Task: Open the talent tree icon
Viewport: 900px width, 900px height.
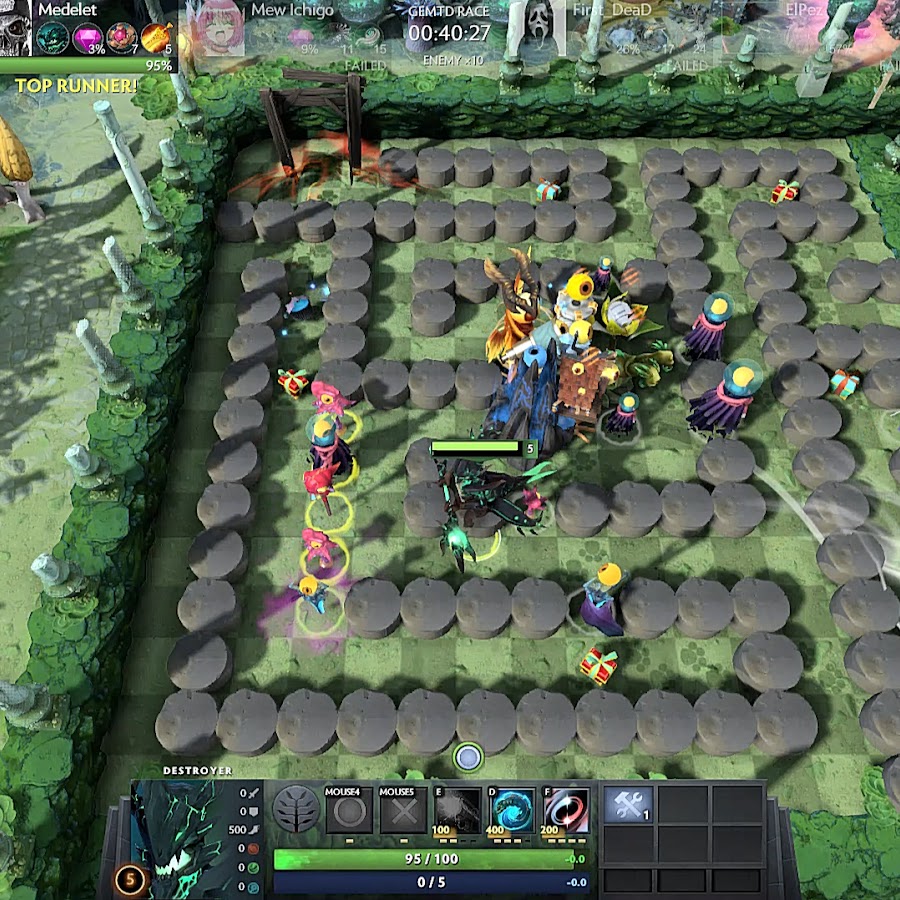Action: click(x=296, y=809)
